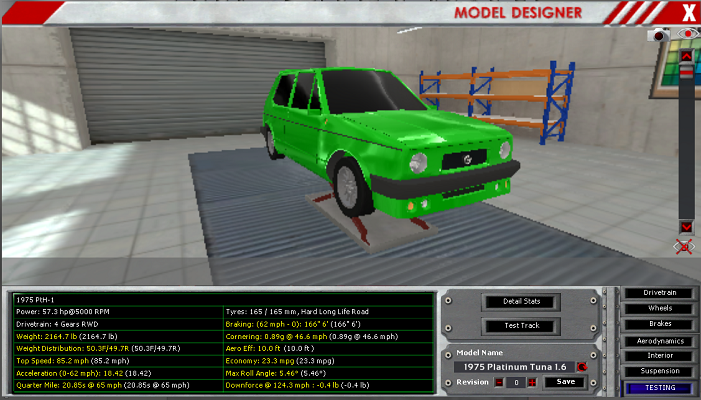Select the Aerodynamics tab
This screenshot has height=400, width=701.
[x=659, y=341]
